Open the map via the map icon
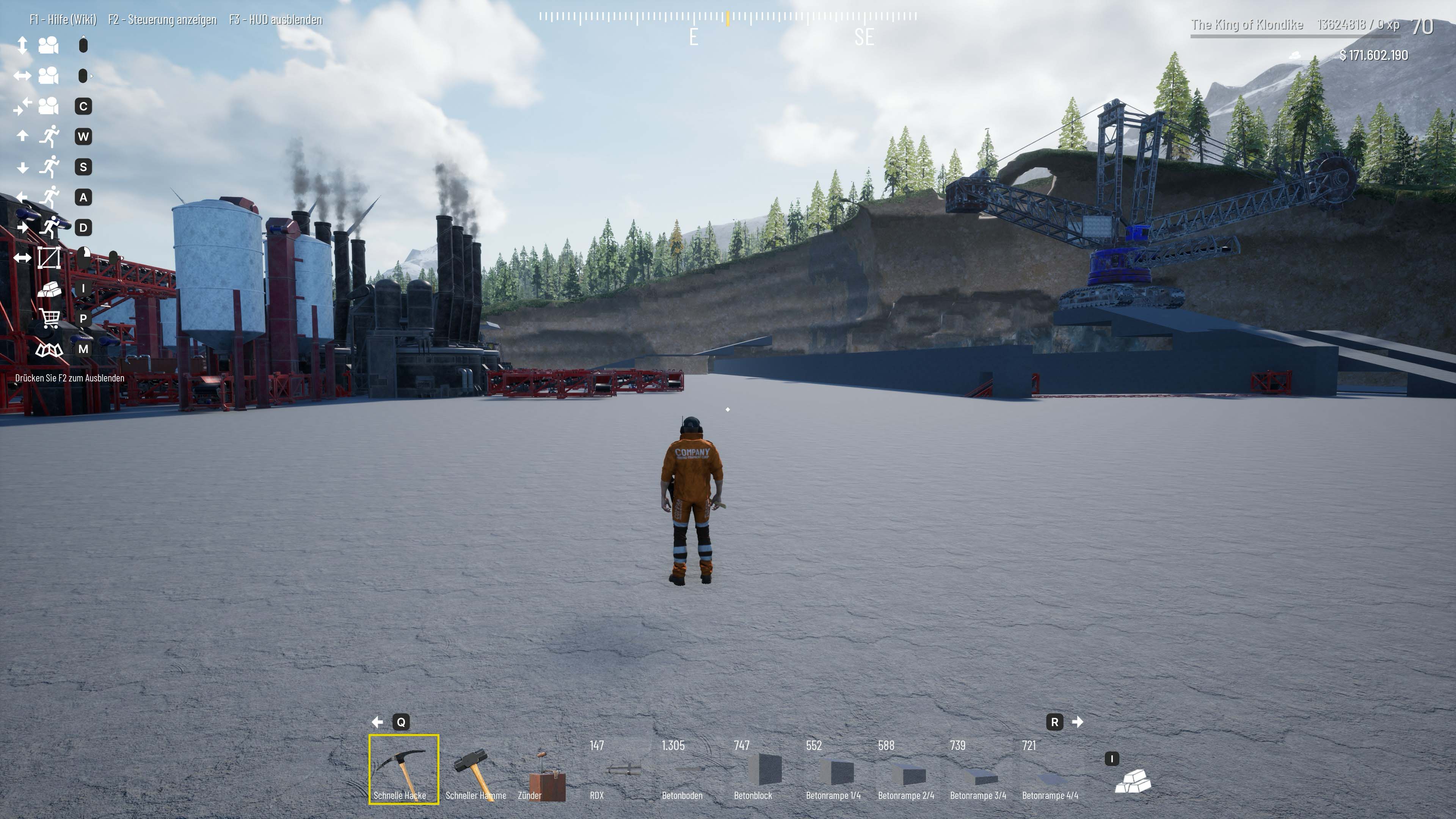 [50, 350]
